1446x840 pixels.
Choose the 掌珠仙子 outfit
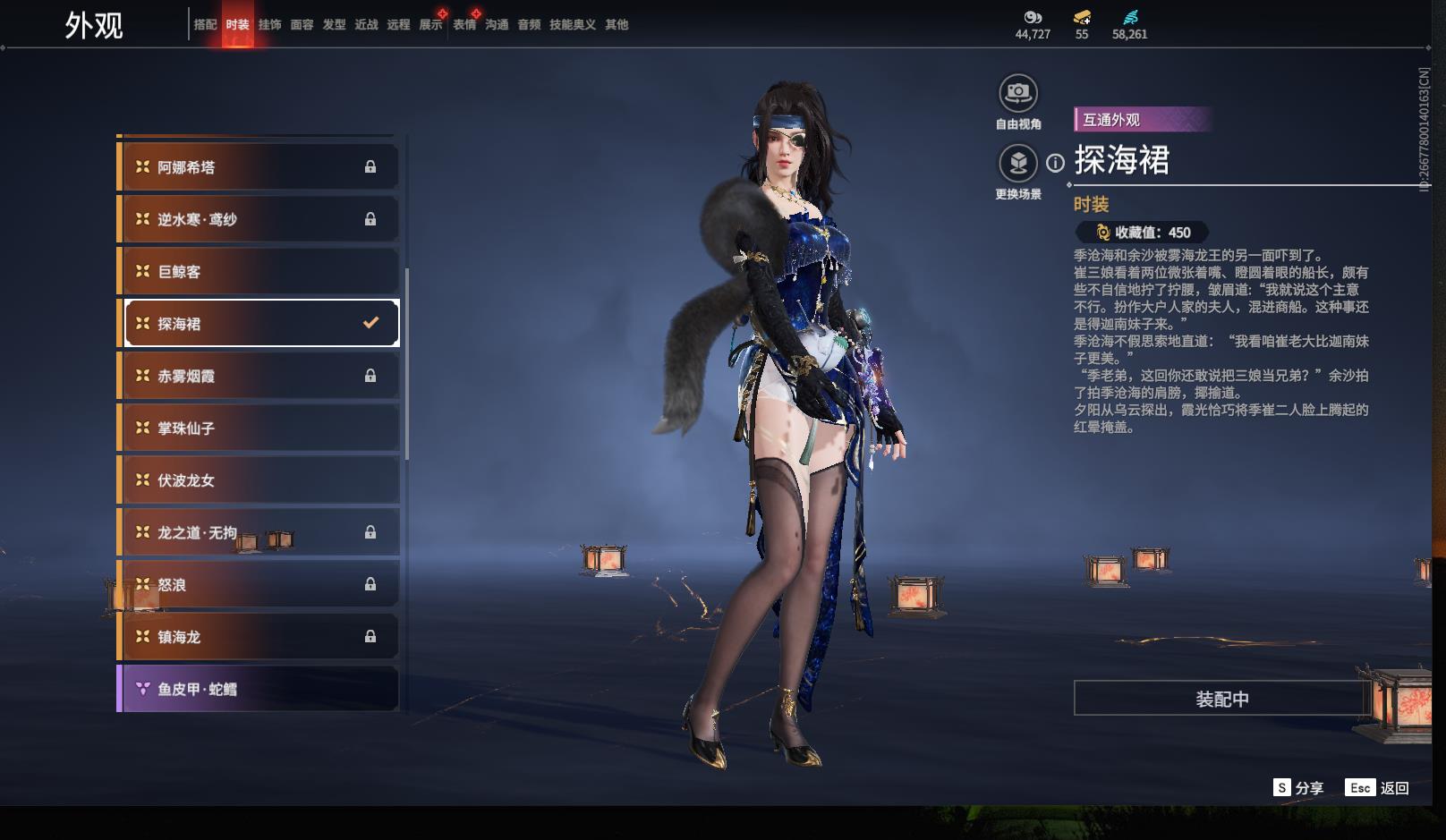coord(259,428)
